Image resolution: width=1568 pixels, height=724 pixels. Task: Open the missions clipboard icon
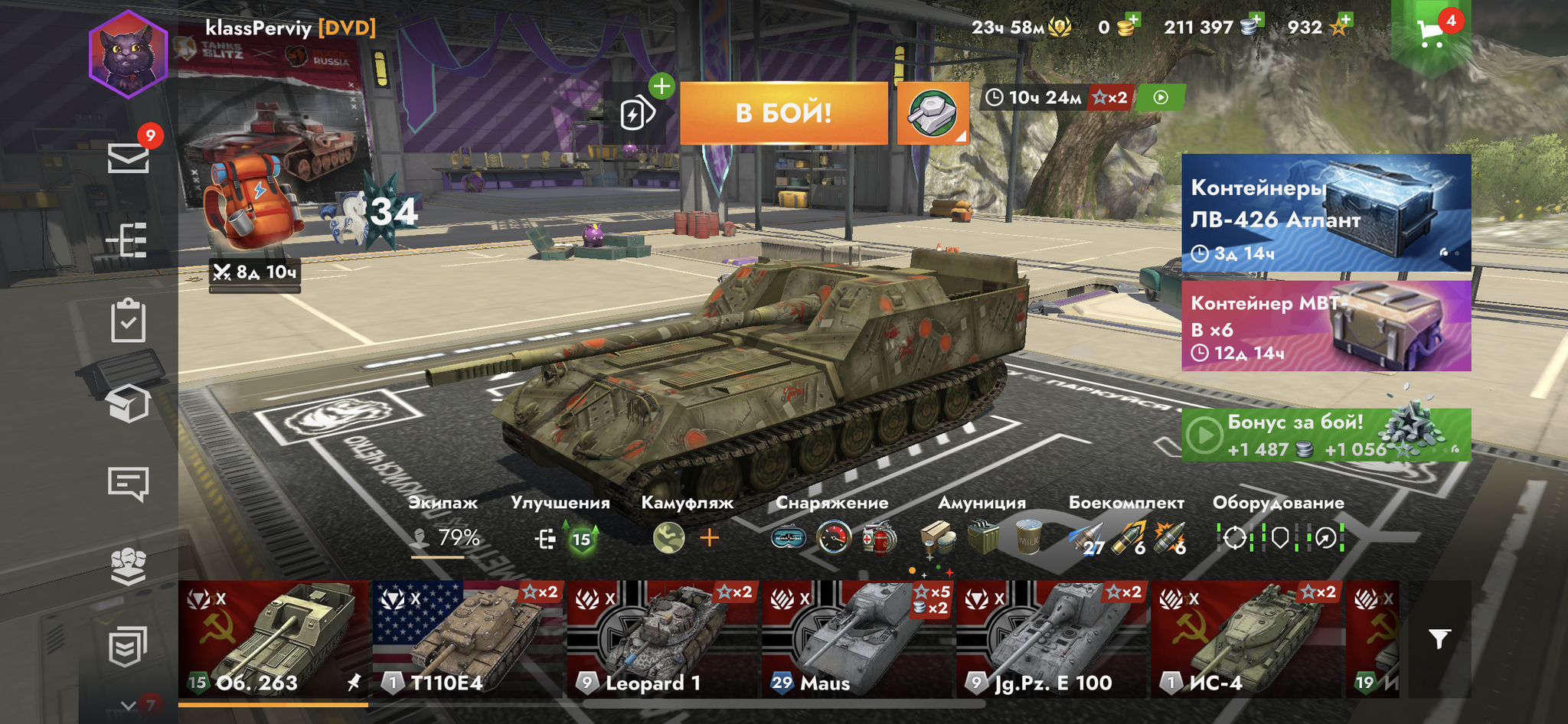128,321
